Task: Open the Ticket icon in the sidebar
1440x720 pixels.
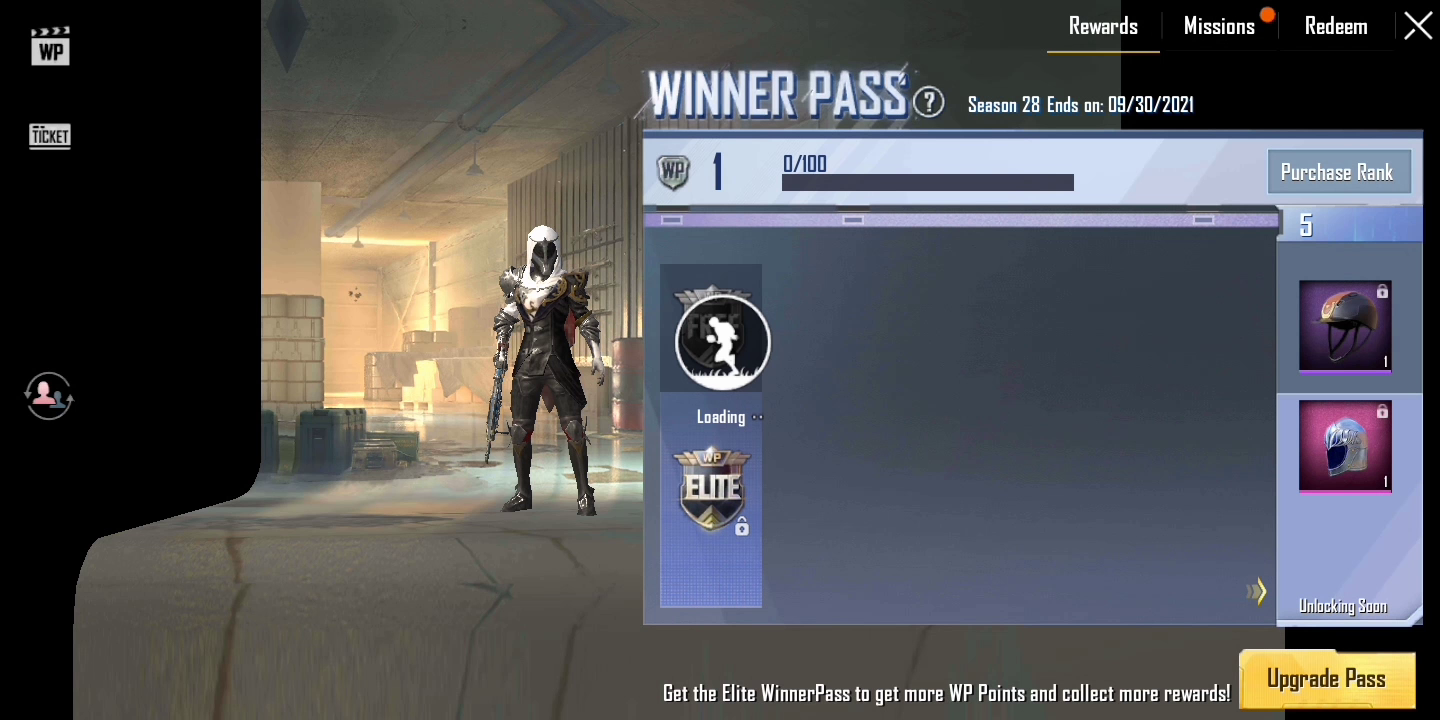Action: click(49, 136)
